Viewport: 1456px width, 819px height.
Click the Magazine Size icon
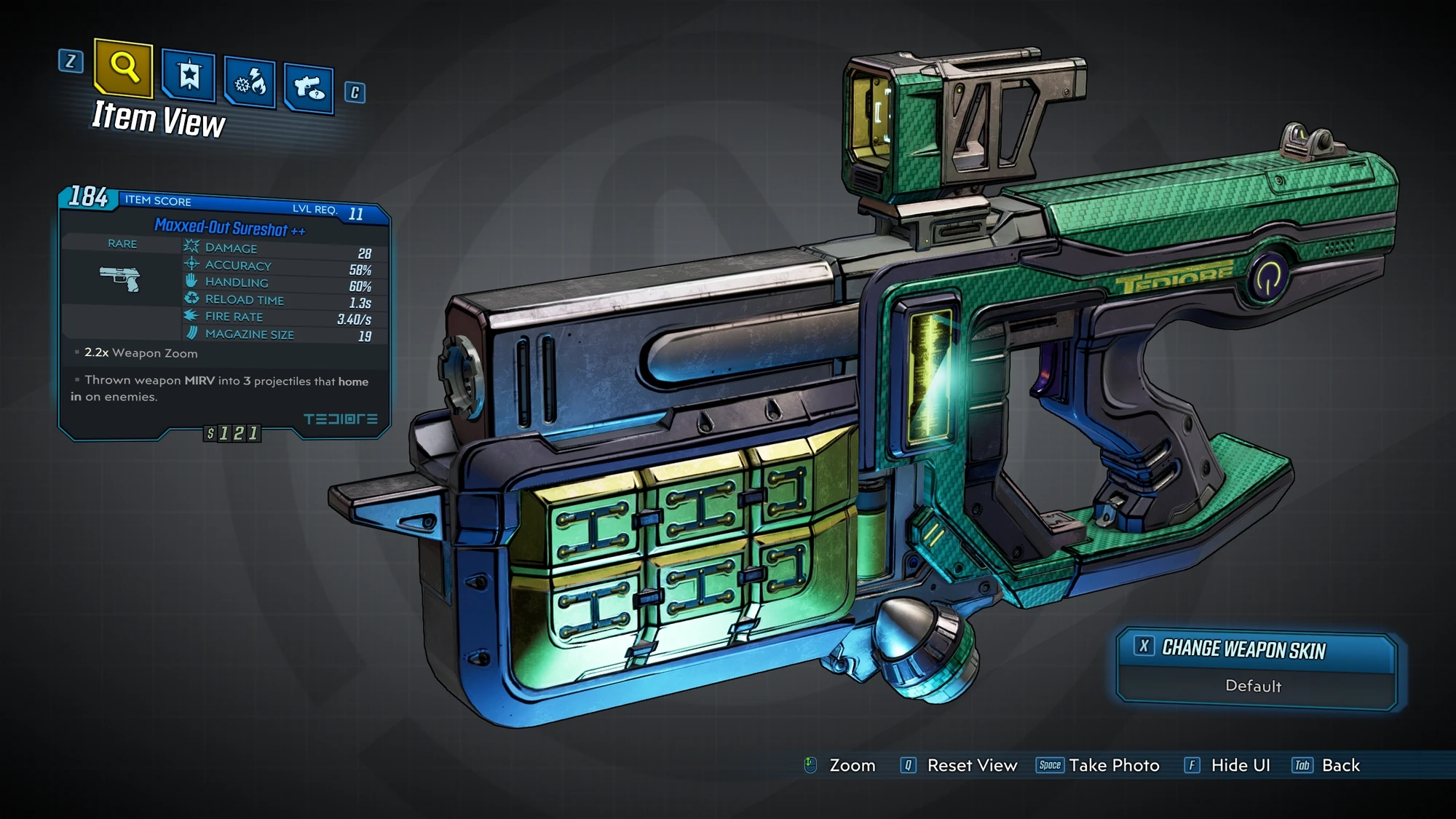pos(191,333)
